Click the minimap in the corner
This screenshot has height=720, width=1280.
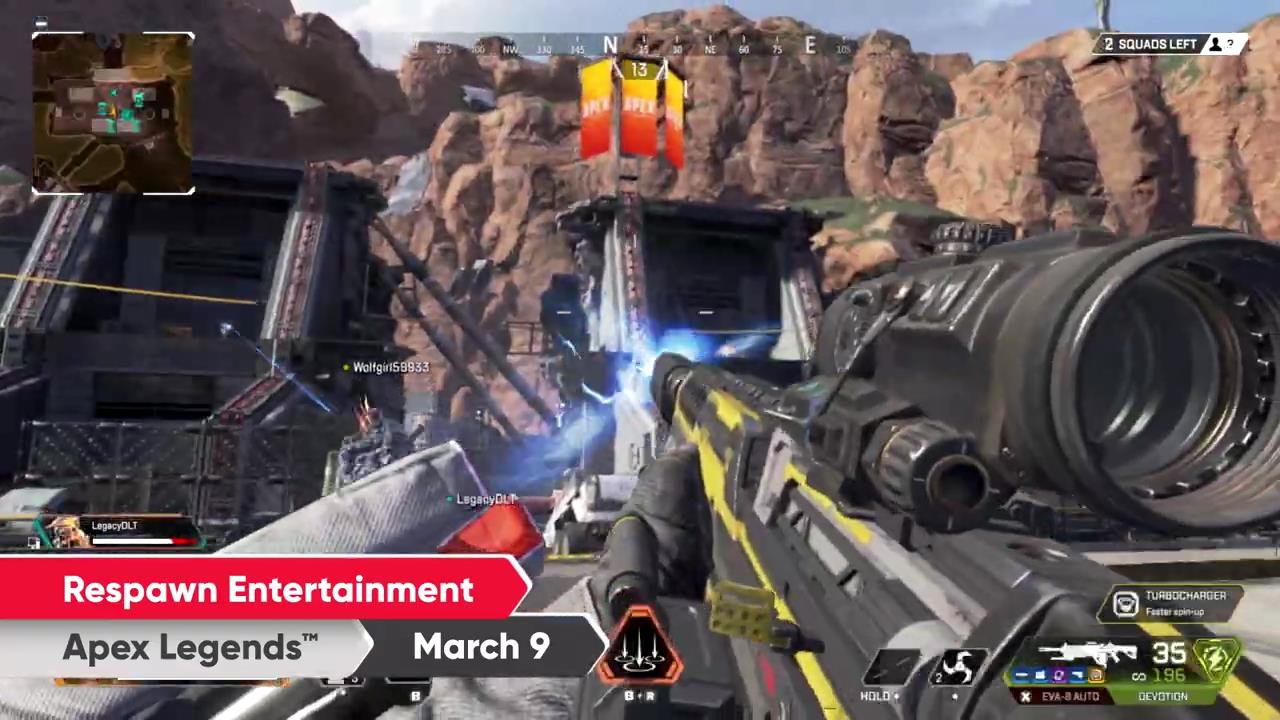[x=113, y=112]
